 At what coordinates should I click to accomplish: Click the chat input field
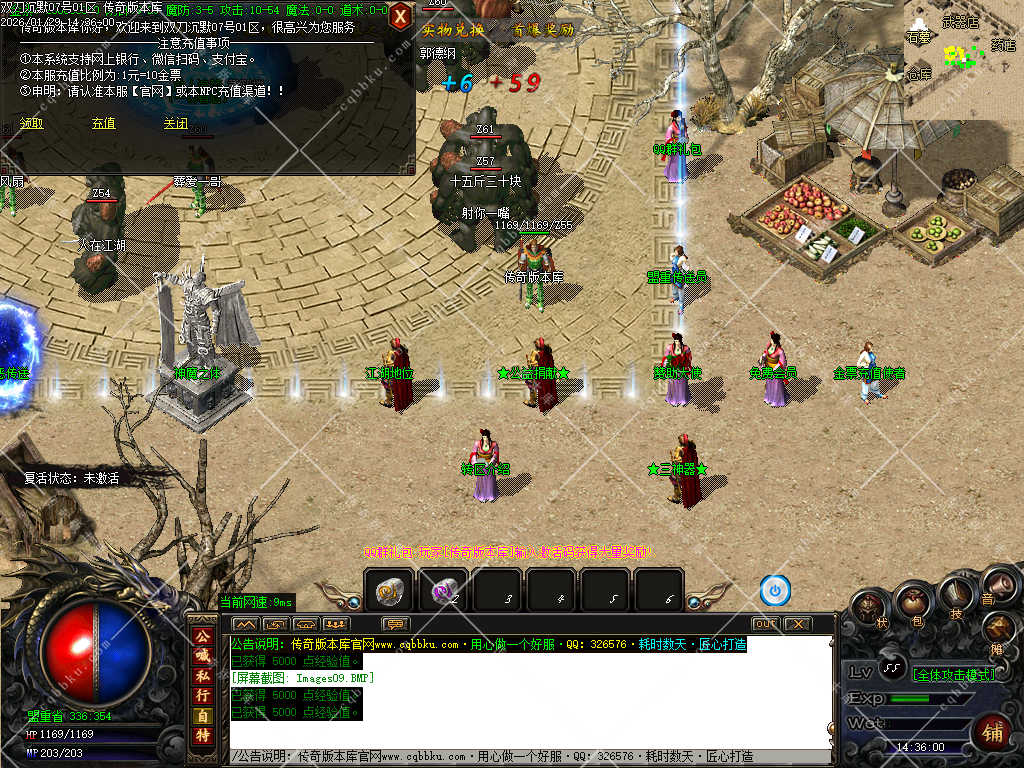click(x=530, y=757)
